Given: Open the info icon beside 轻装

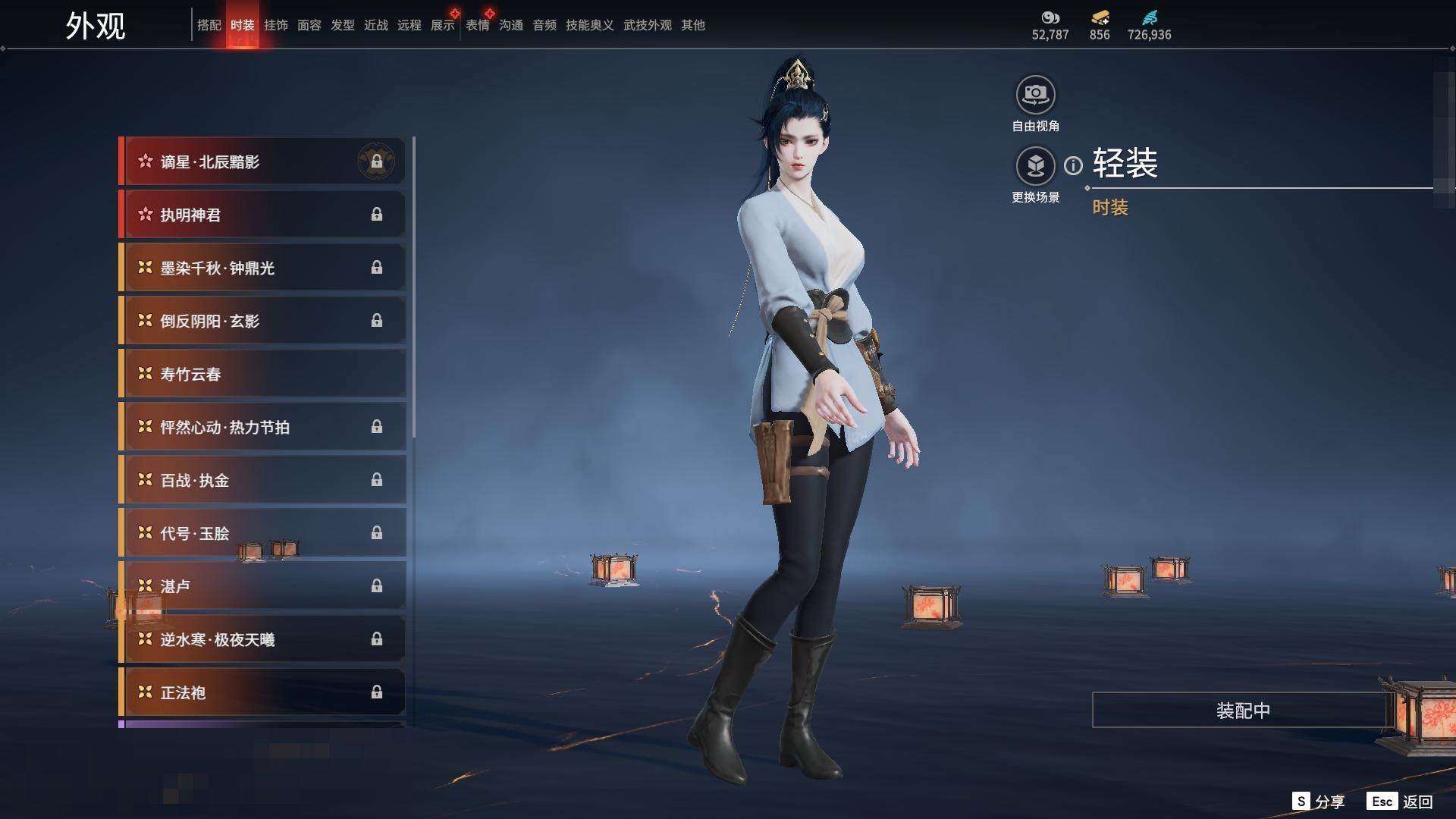Looking at the screenshot, I should pyautogui.click(x=1073, y=165).
